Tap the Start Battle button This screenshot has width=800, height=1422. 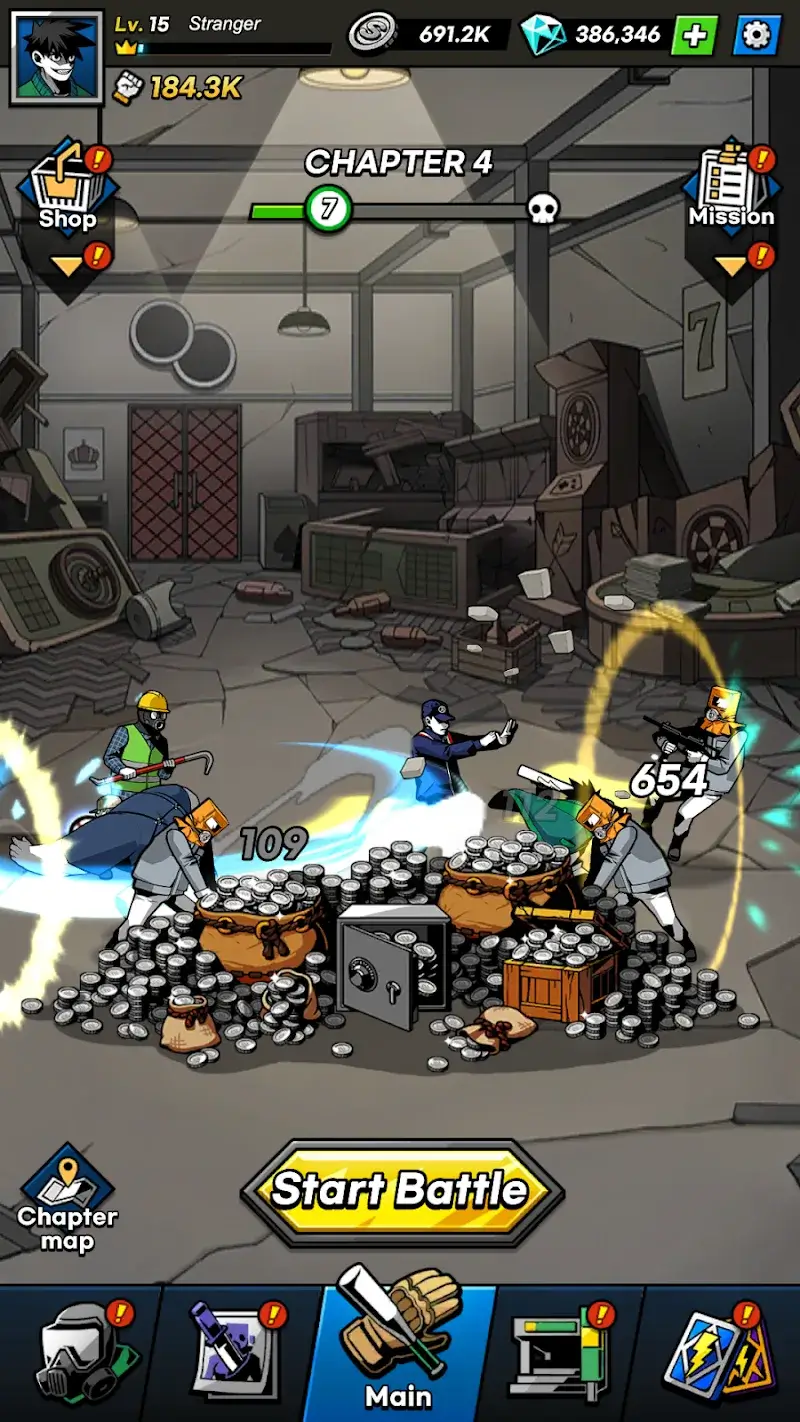point(402,1191)
